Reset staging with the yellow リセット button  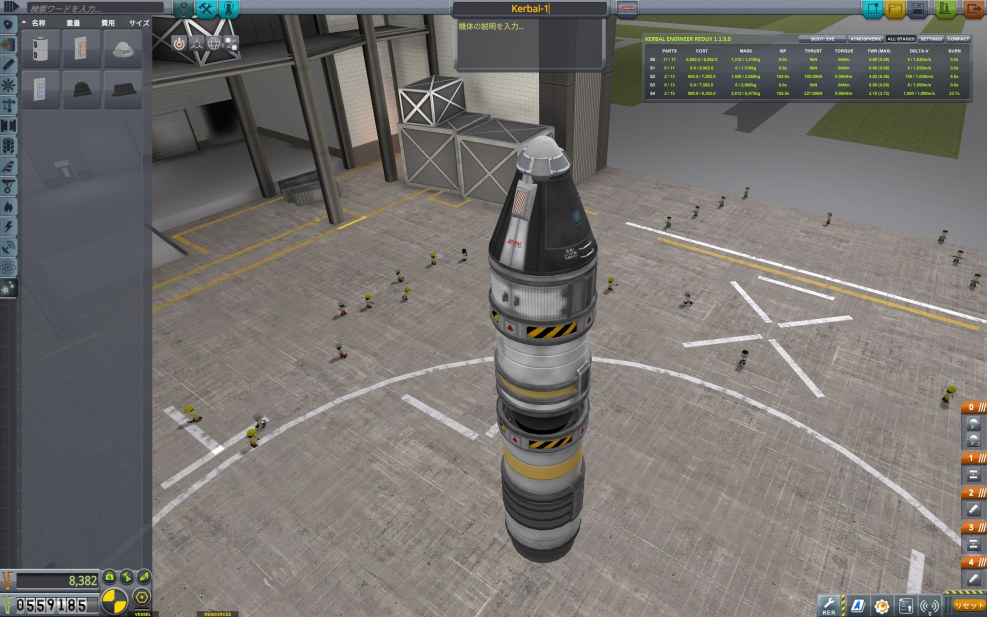[x=968, y=604]
